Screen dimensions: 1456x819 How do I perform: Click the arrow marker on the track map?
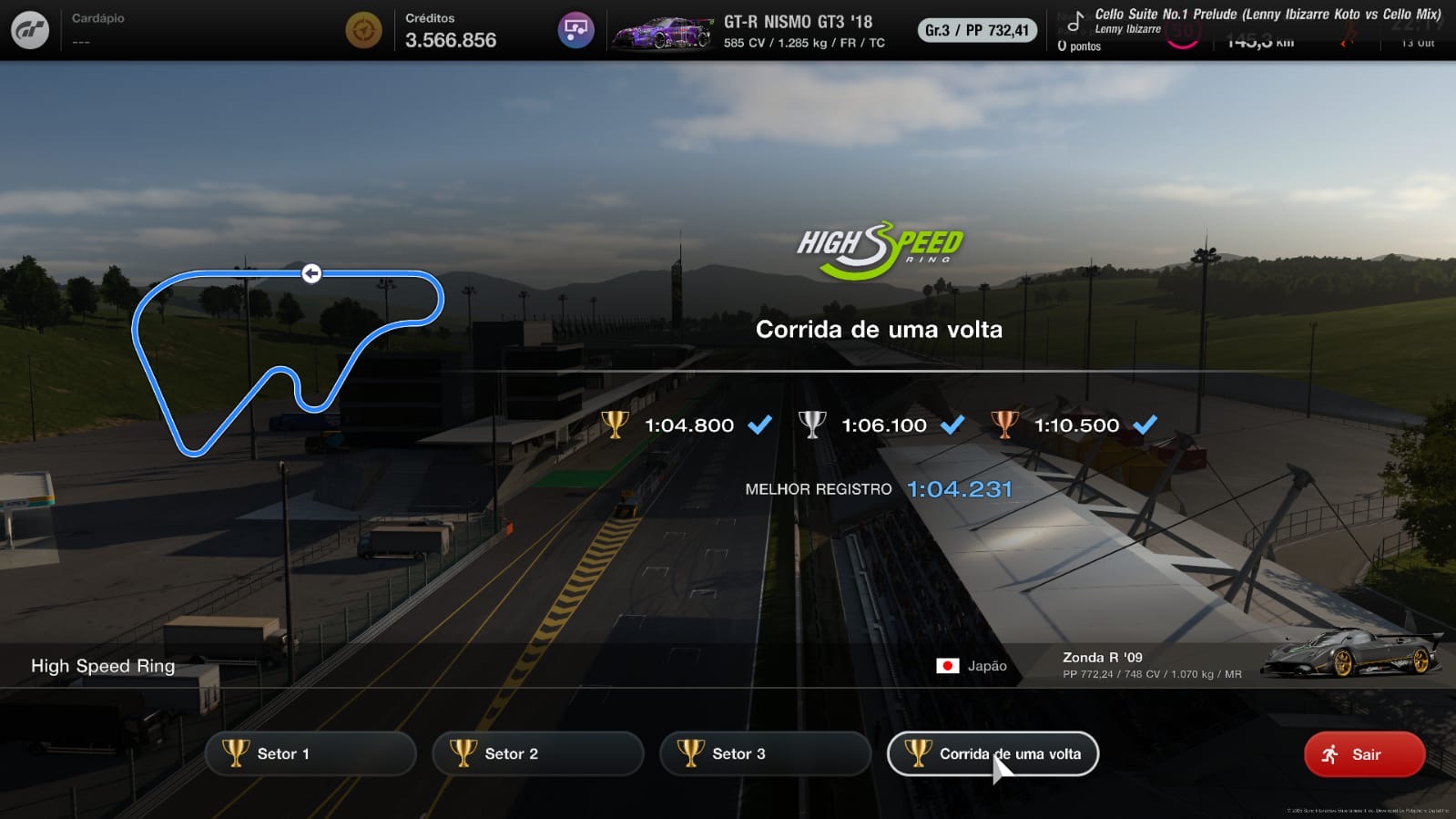tap(312, 272)
